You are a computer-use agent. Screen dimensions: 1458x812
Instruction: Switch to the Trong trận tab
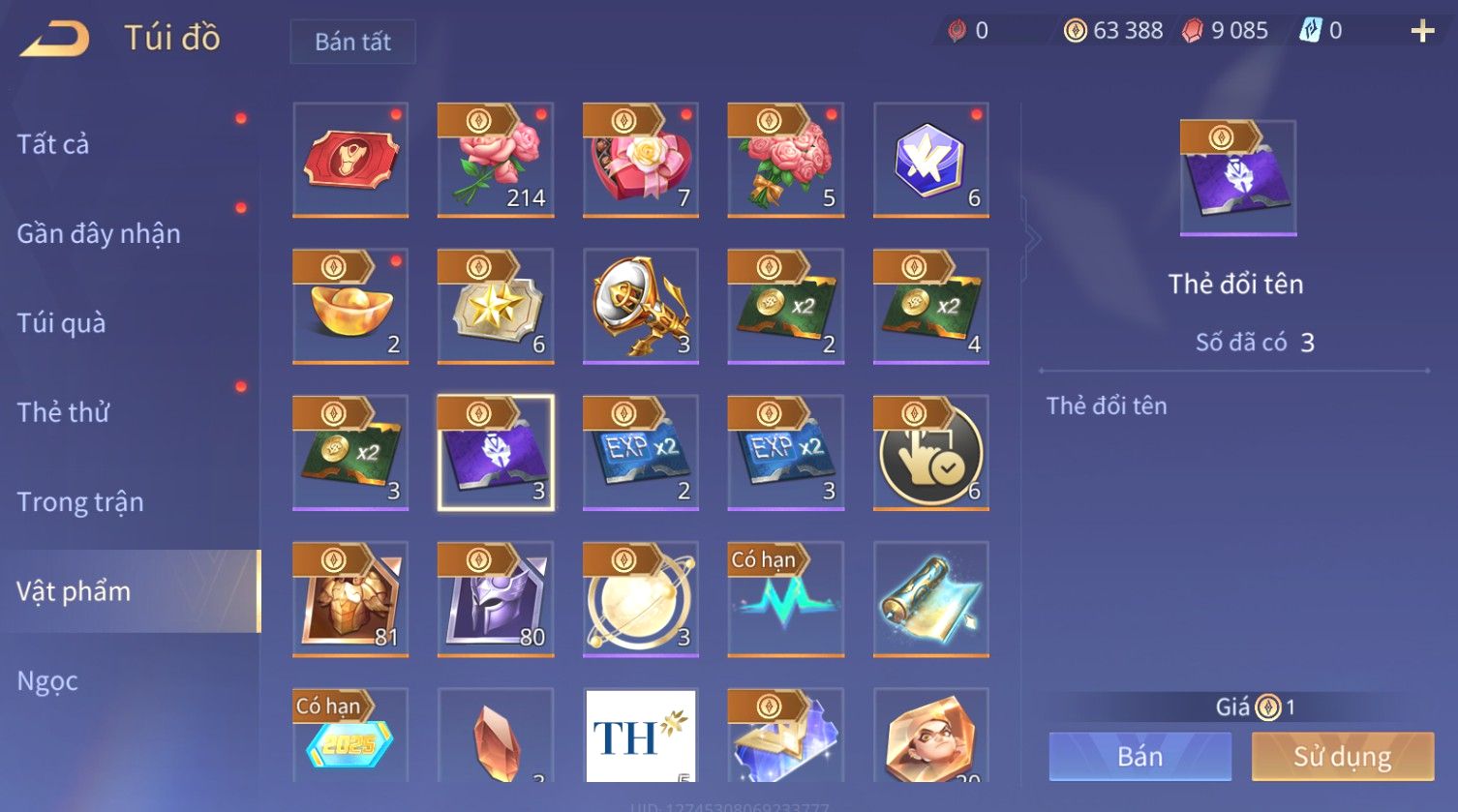tap(80, 501)
